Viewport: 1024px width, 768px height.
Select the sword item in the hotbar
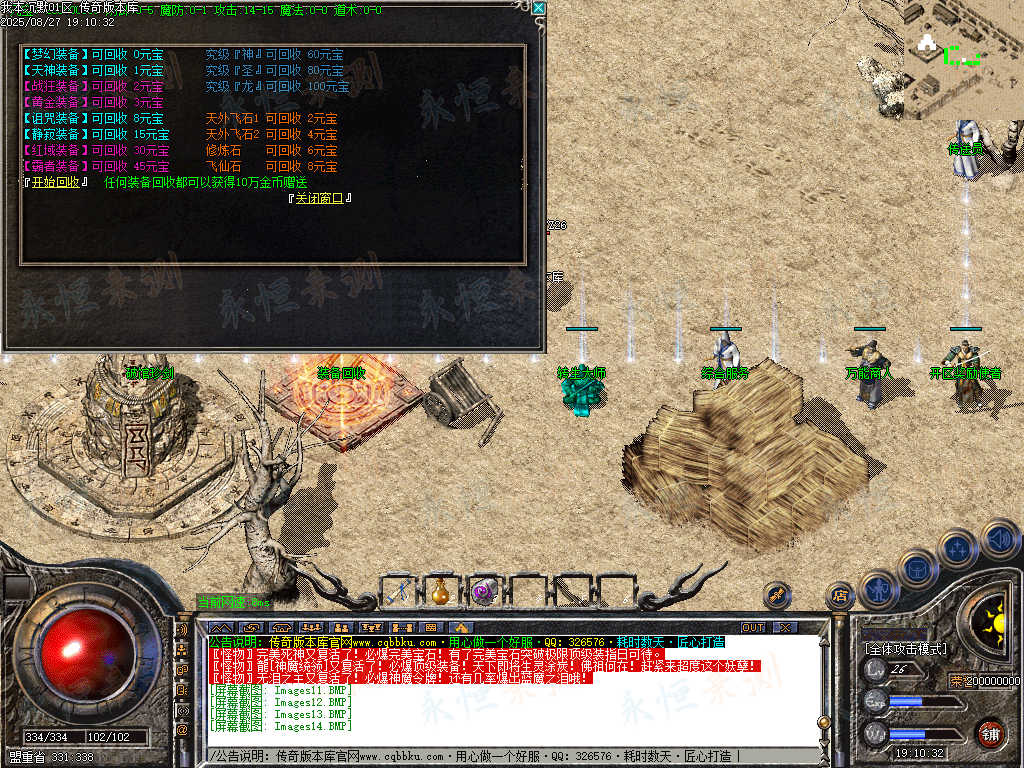(402, 591)
